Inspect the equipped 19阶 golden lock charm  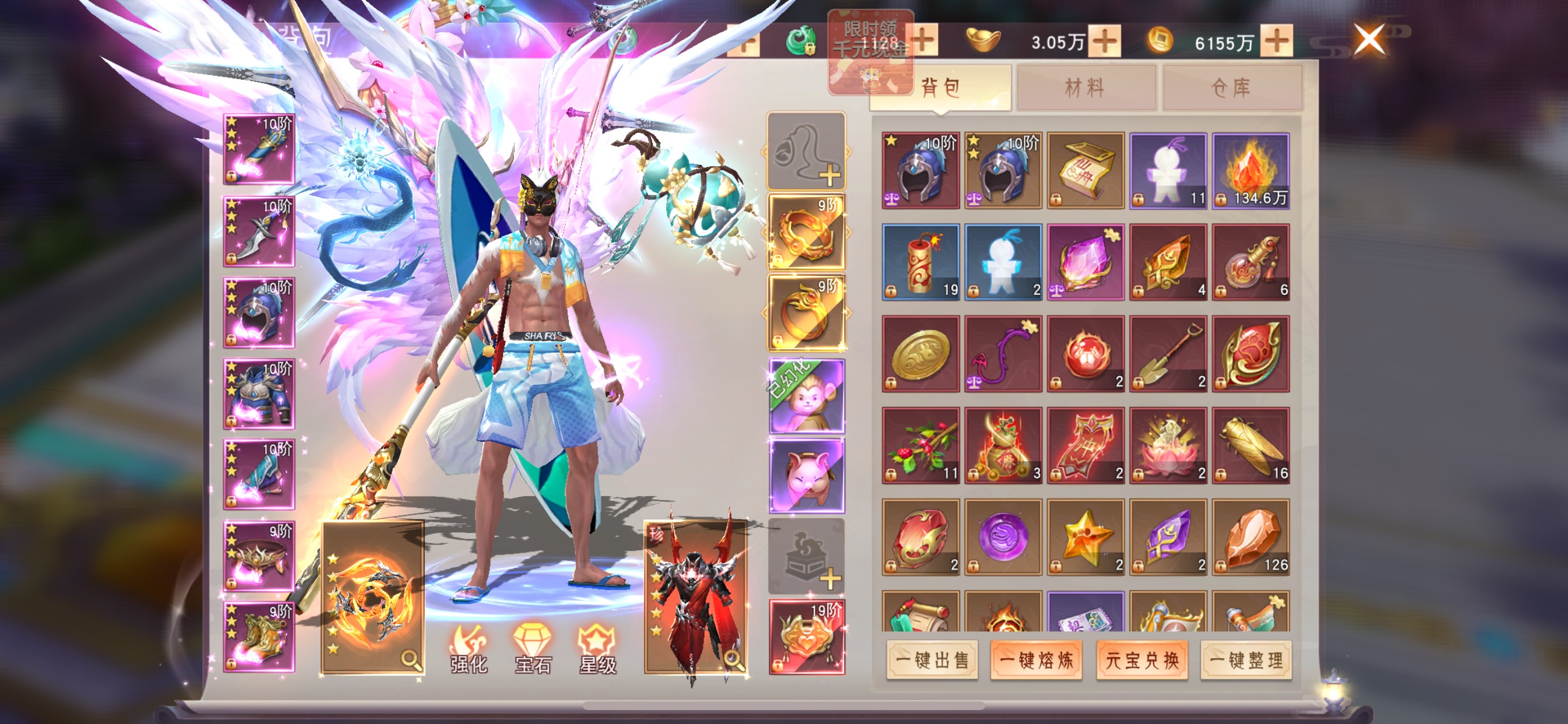coord(807,637)
